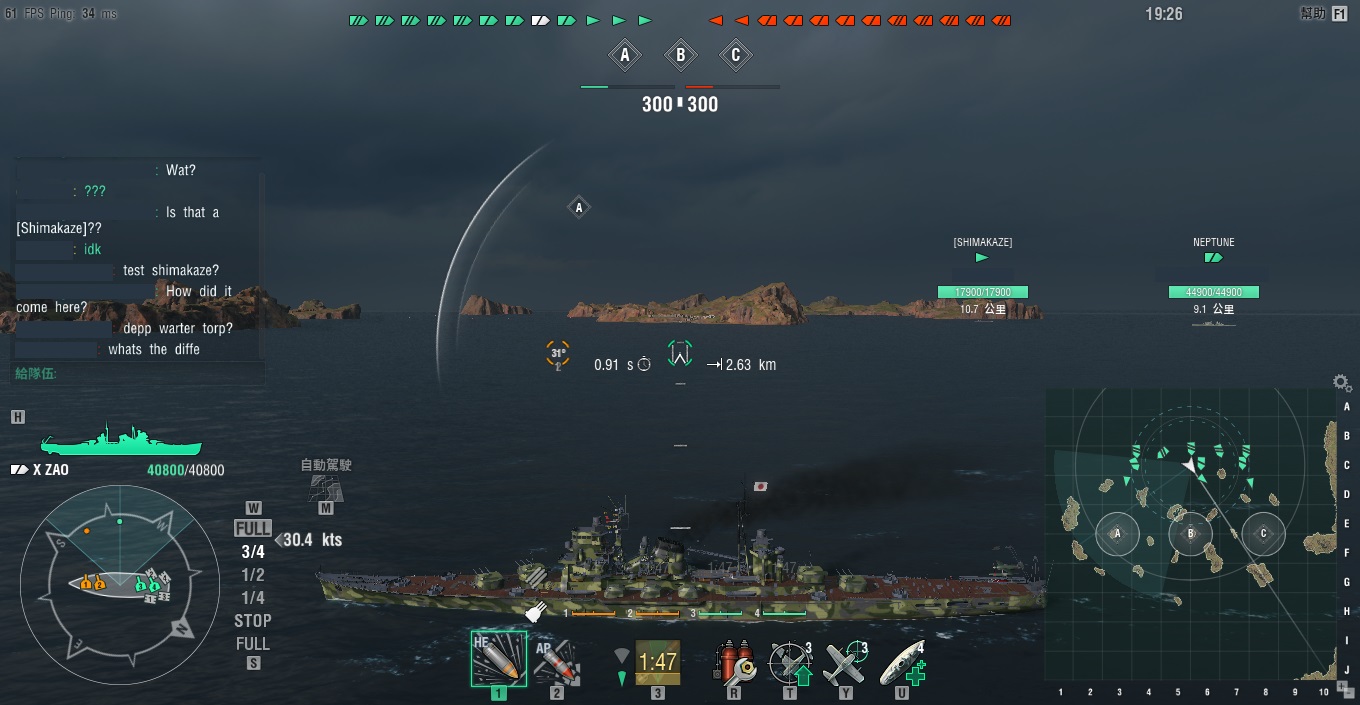This screenshot has width=1360, height=705.
Task: Select the top capture point B indicator
Action: [680, 56]
